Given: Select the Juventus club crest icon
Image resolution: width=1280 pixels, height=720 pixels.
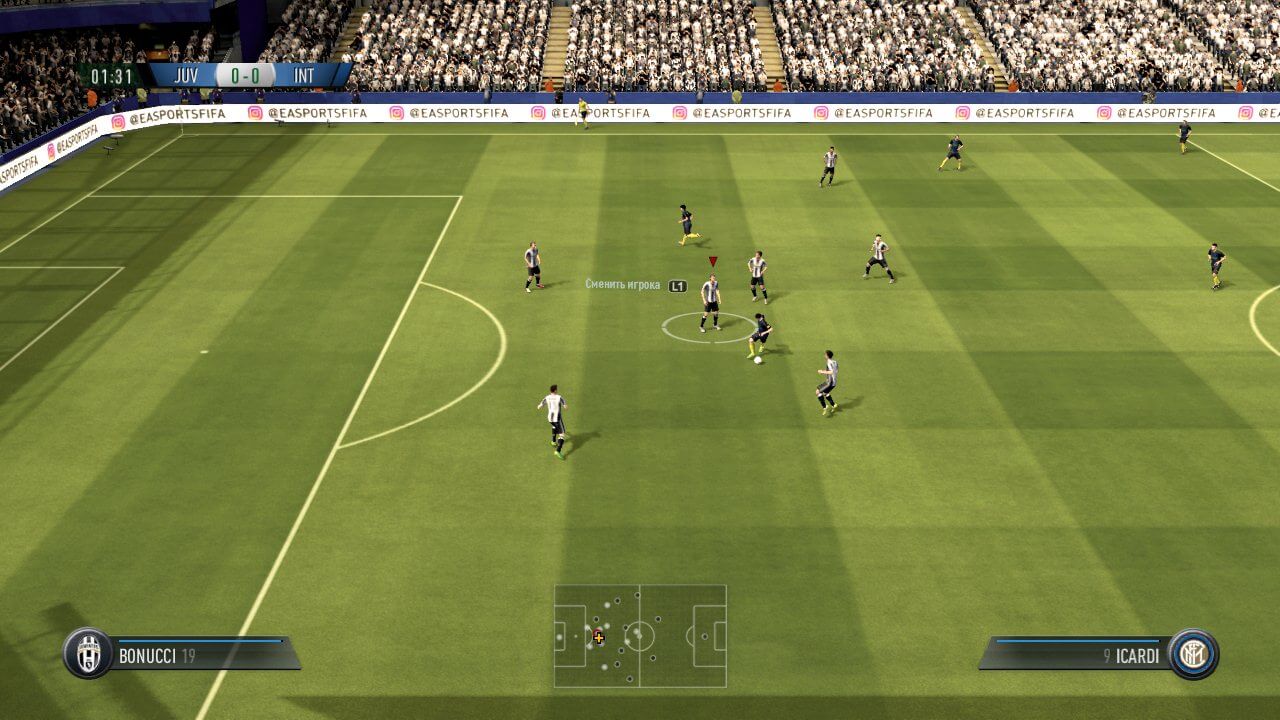Looking at the screenshot, I should point(88,654).
